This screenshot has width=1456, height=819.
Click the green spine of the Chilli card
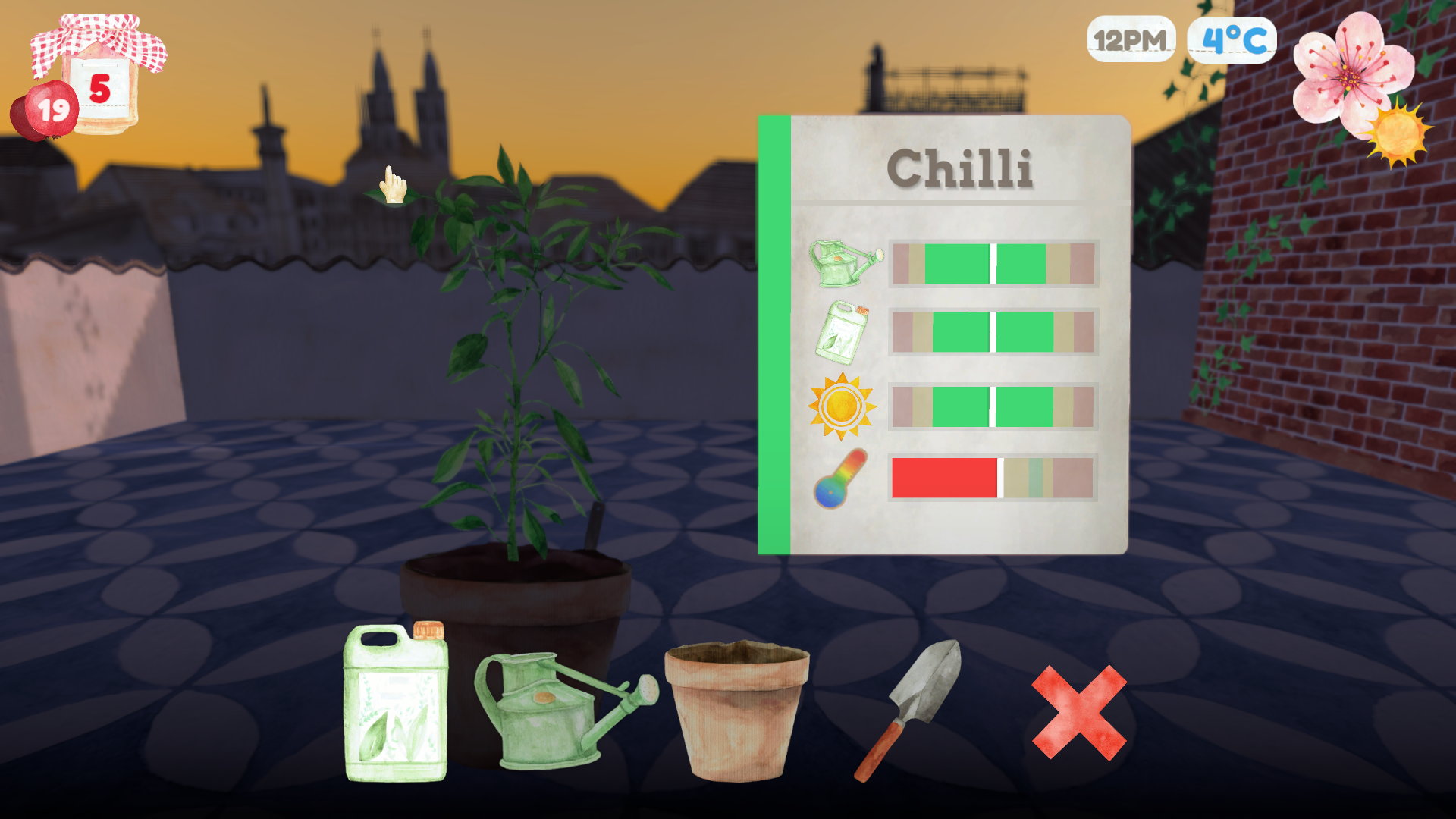point(773,334)
